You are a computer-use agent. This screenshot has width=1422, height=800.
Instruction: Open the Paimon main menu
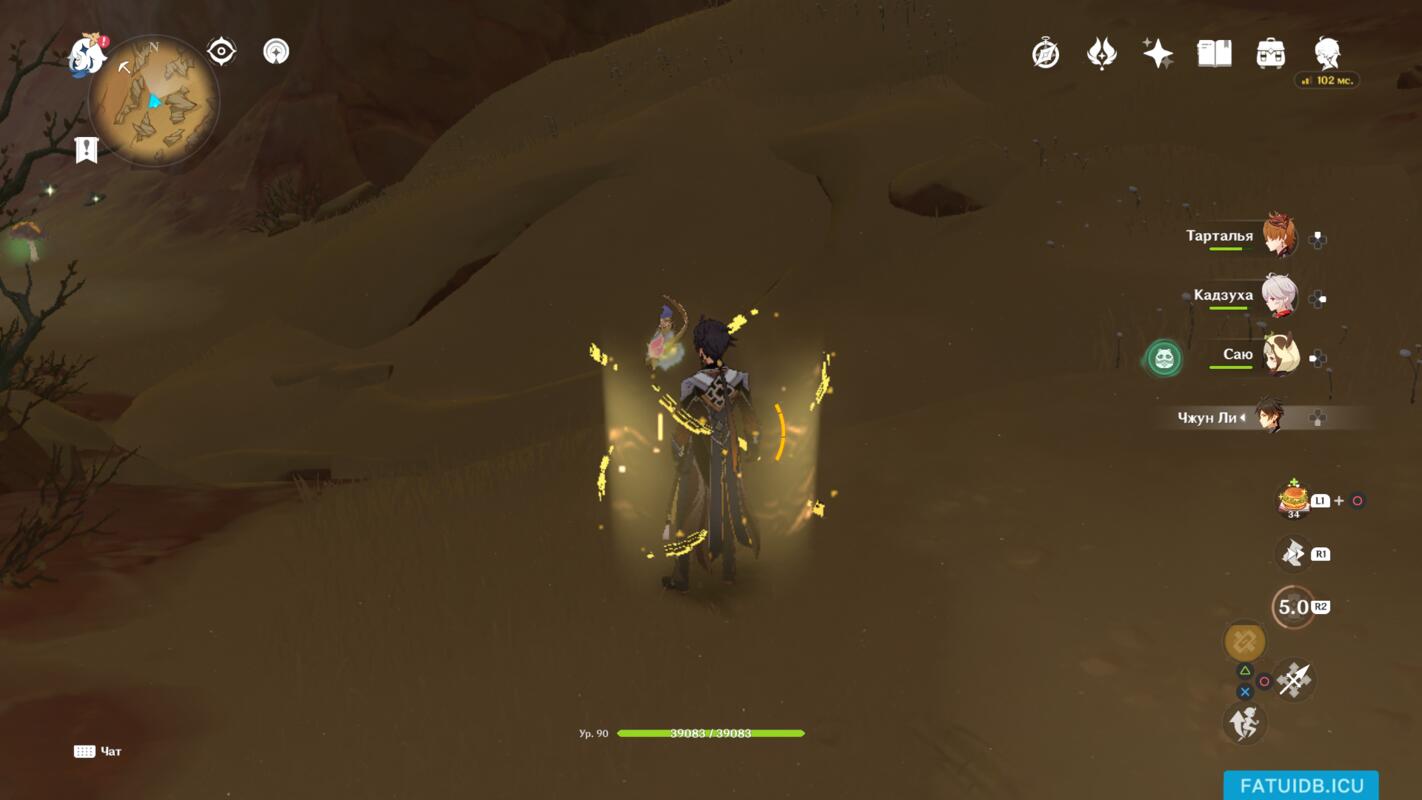[88, 56]
